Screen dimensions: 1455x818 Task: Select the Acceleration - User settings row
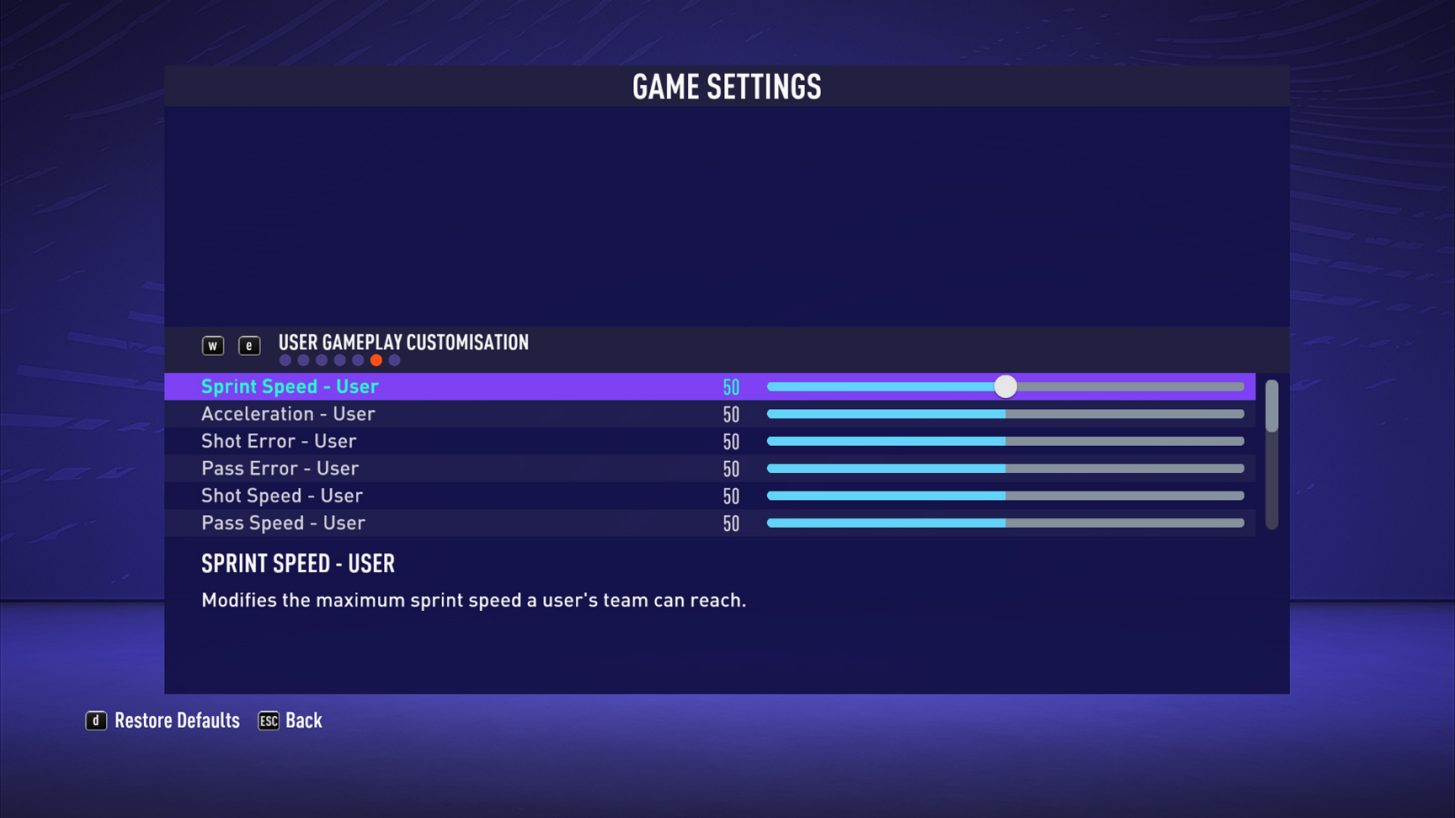click(450, 413)
